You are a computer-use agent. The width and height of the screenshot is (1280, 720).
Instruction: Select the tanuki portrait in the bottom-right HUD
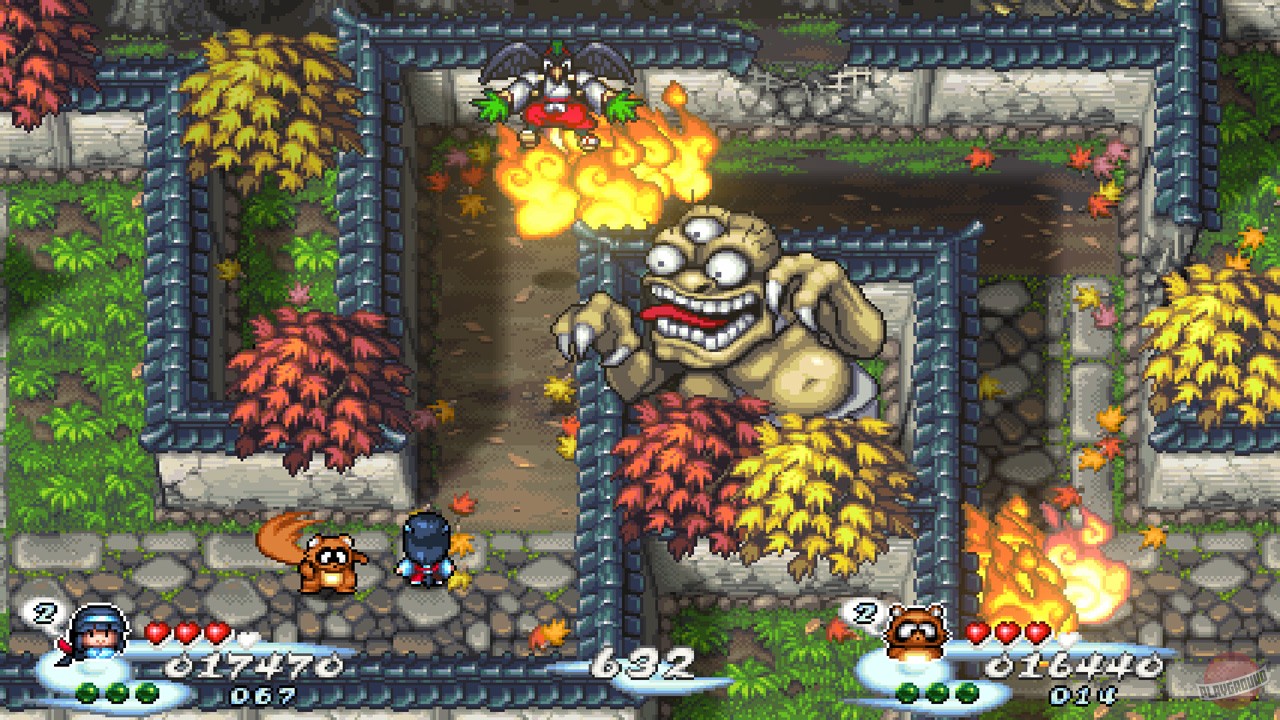[914, 632]
